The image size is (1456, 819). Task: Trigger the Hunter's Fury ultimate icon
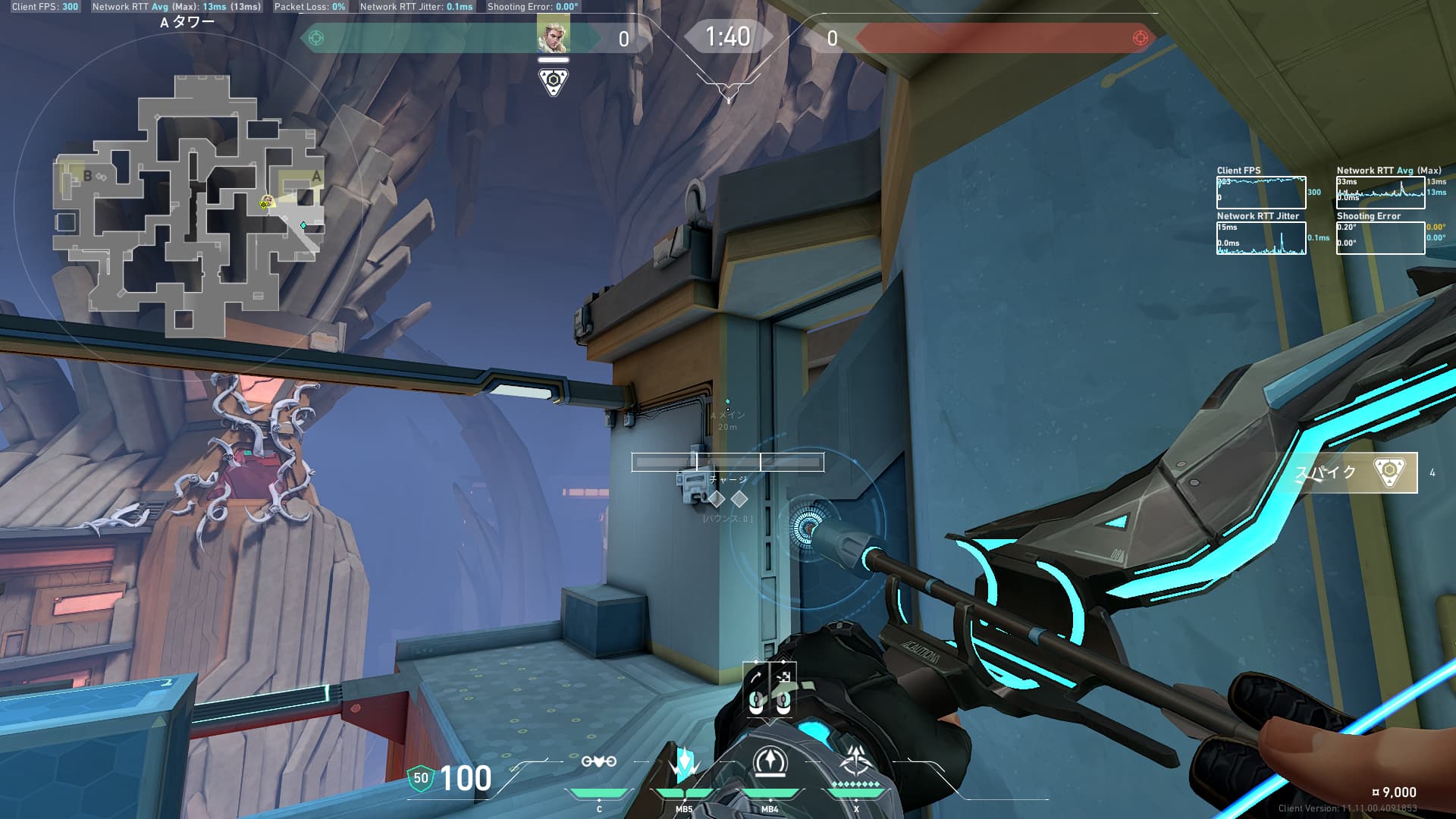856,762
